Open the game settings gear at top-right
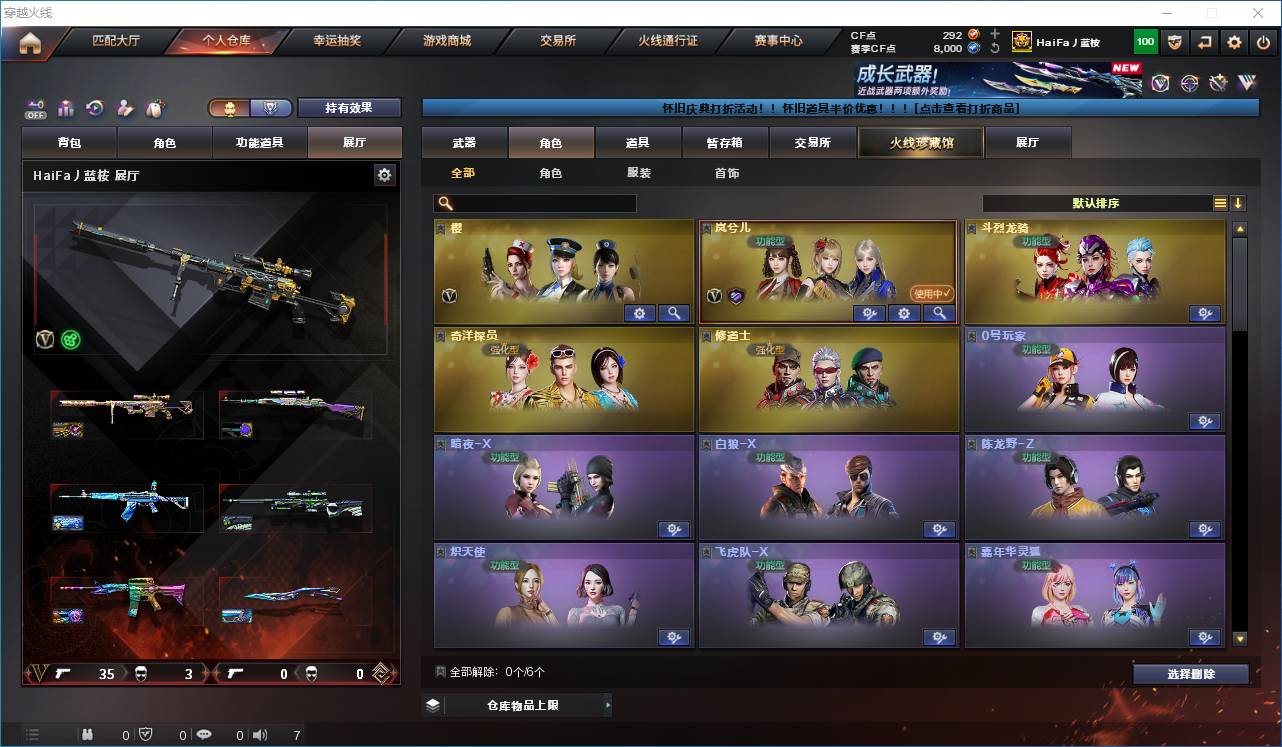 (1234, 42)
